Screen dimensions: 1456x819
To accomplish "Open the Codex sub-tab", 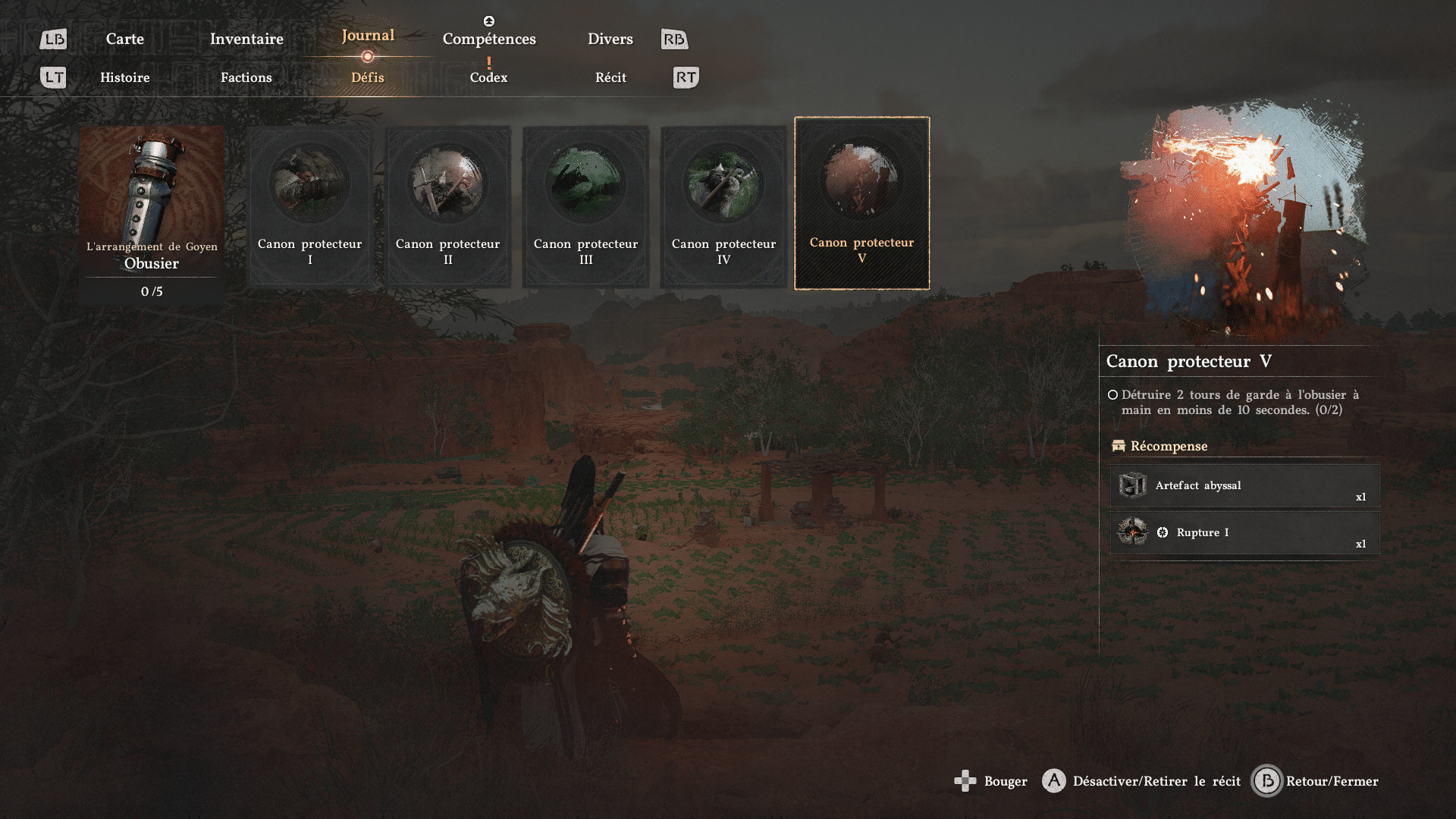I will point(488,77).
